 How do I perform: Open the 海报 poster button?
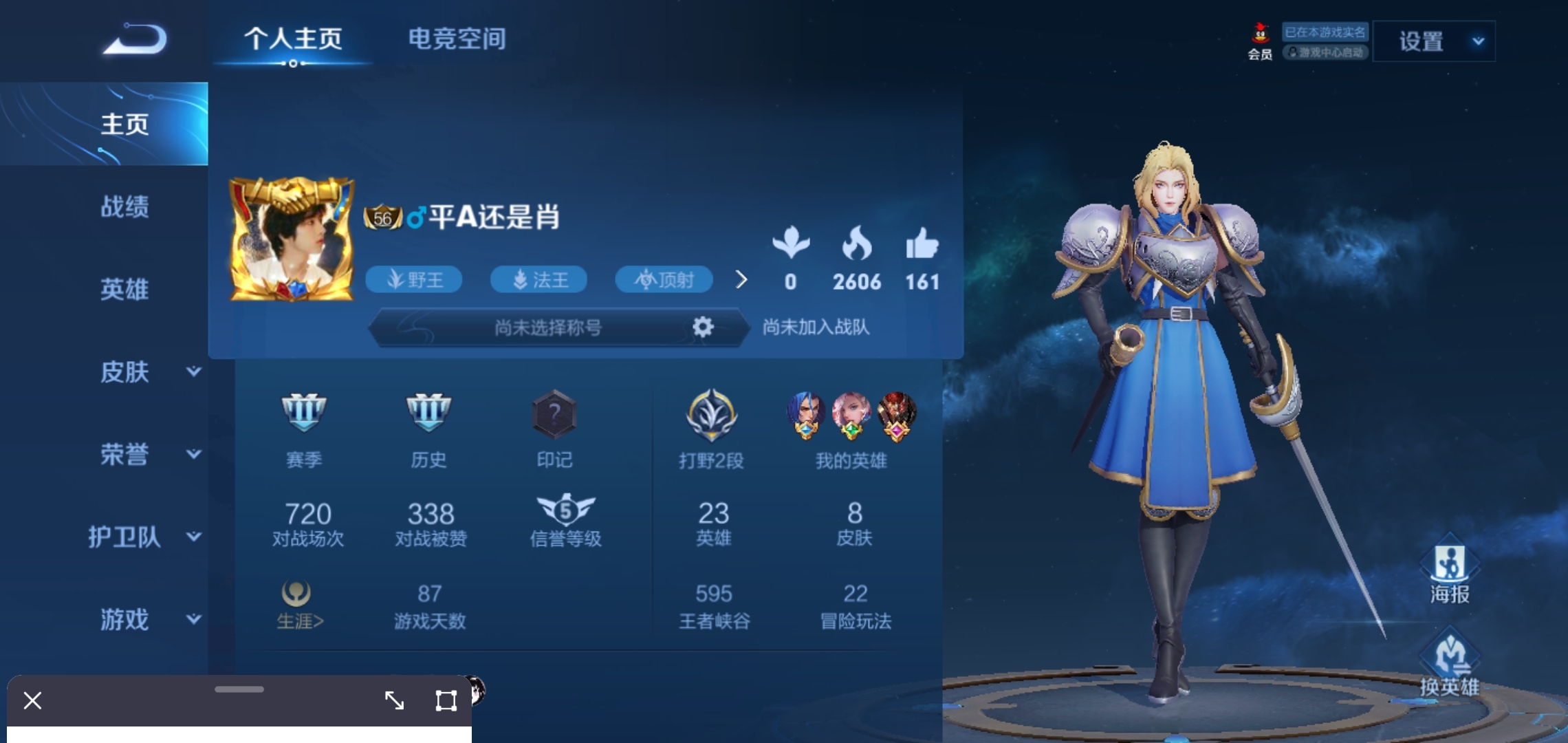[x=1450, y=571]
